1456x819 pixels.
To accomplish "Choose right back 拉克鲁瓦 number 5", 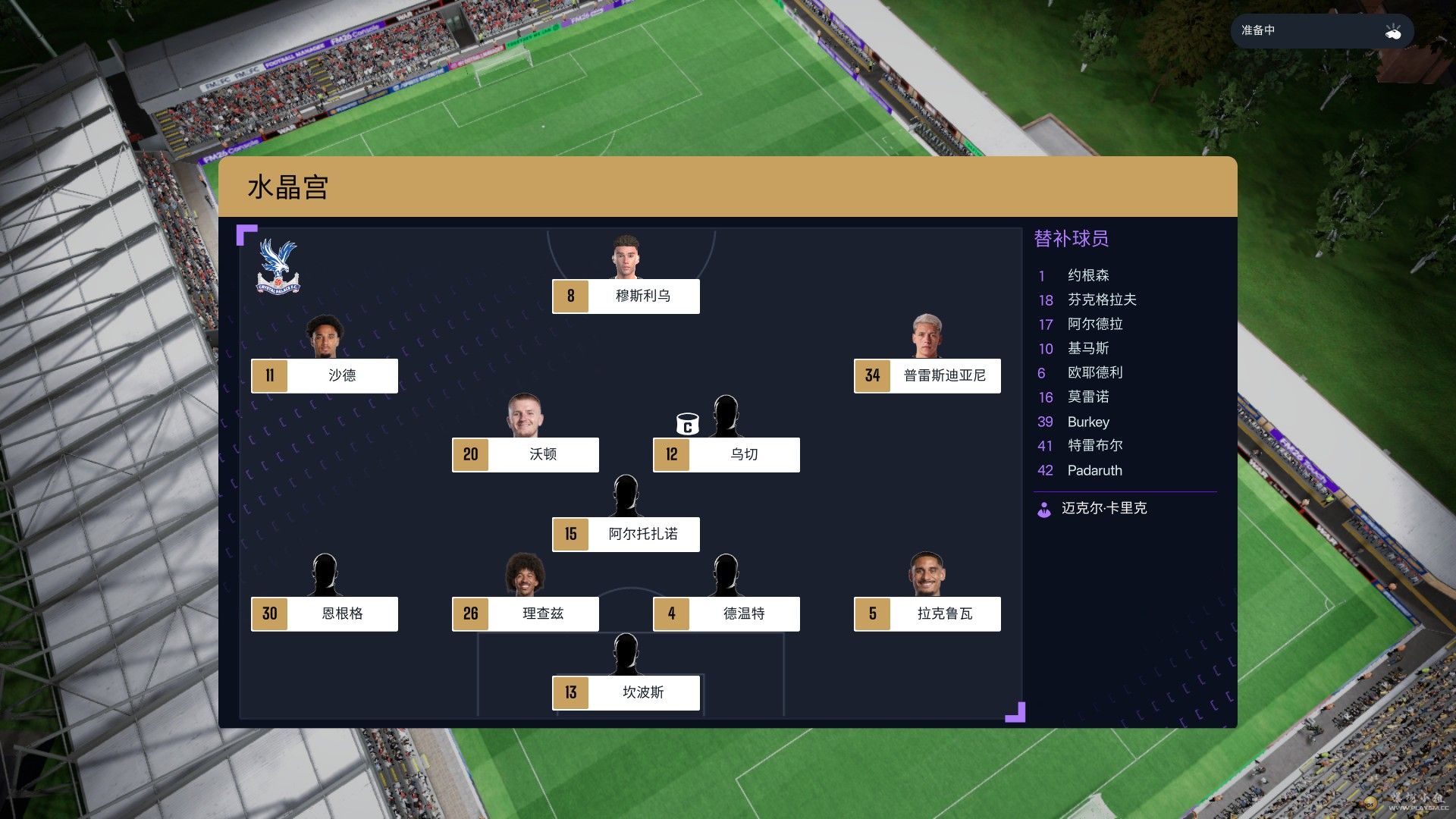I will [927, 613].
